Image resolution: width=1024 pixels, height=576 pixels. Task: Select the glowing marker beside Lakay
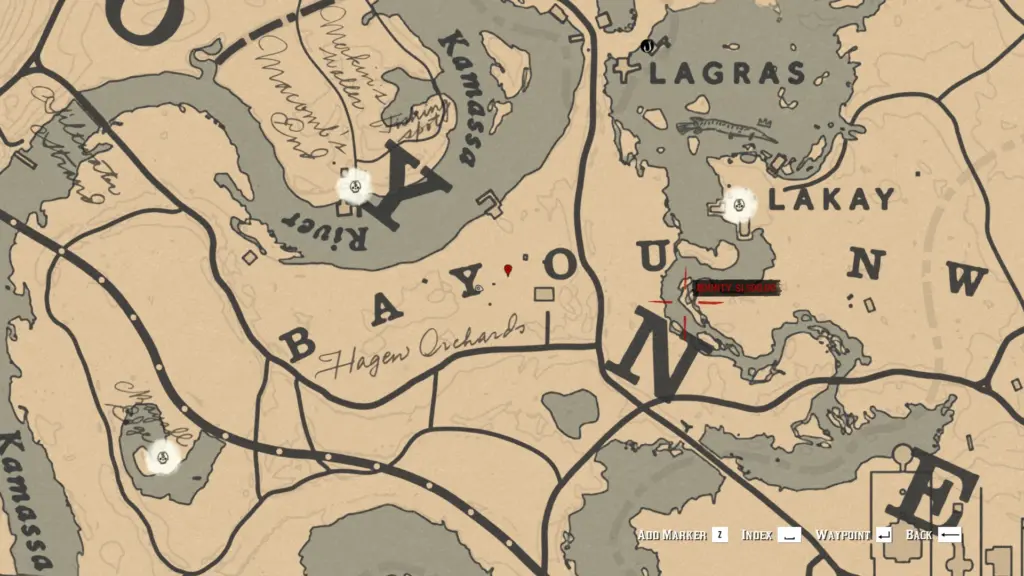pos(741,204)
